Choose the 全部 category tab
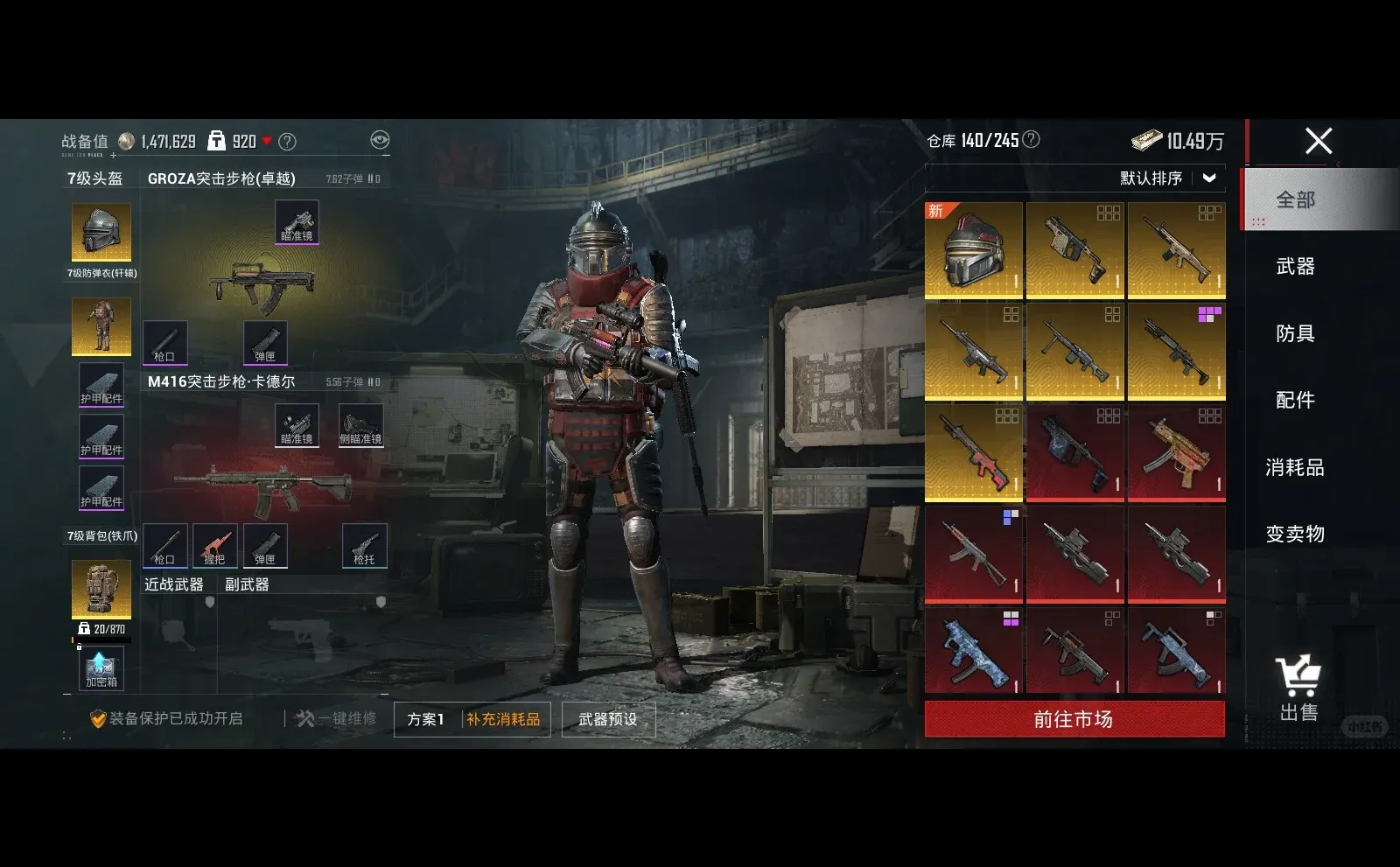Image resolution: width=1400 pixels, height=867 pixels. pyautogui.click(x=1295, y=199)
